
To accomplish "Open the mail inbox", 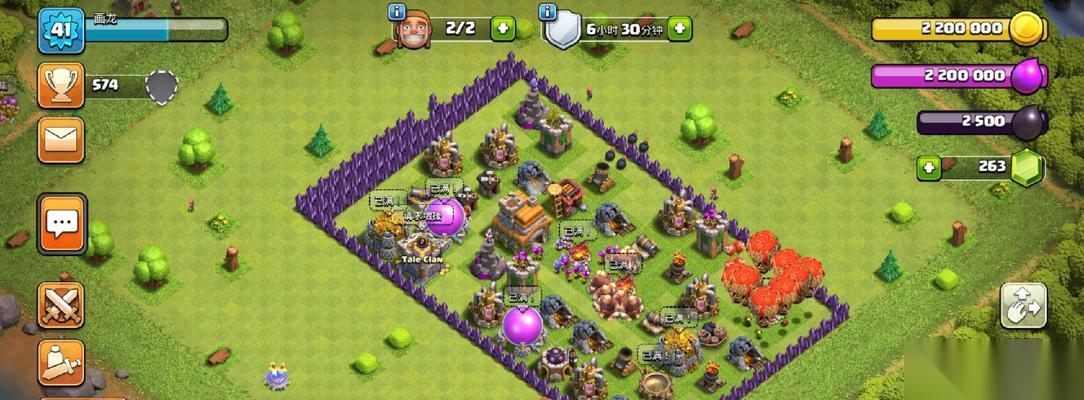I will click(61, 139).
